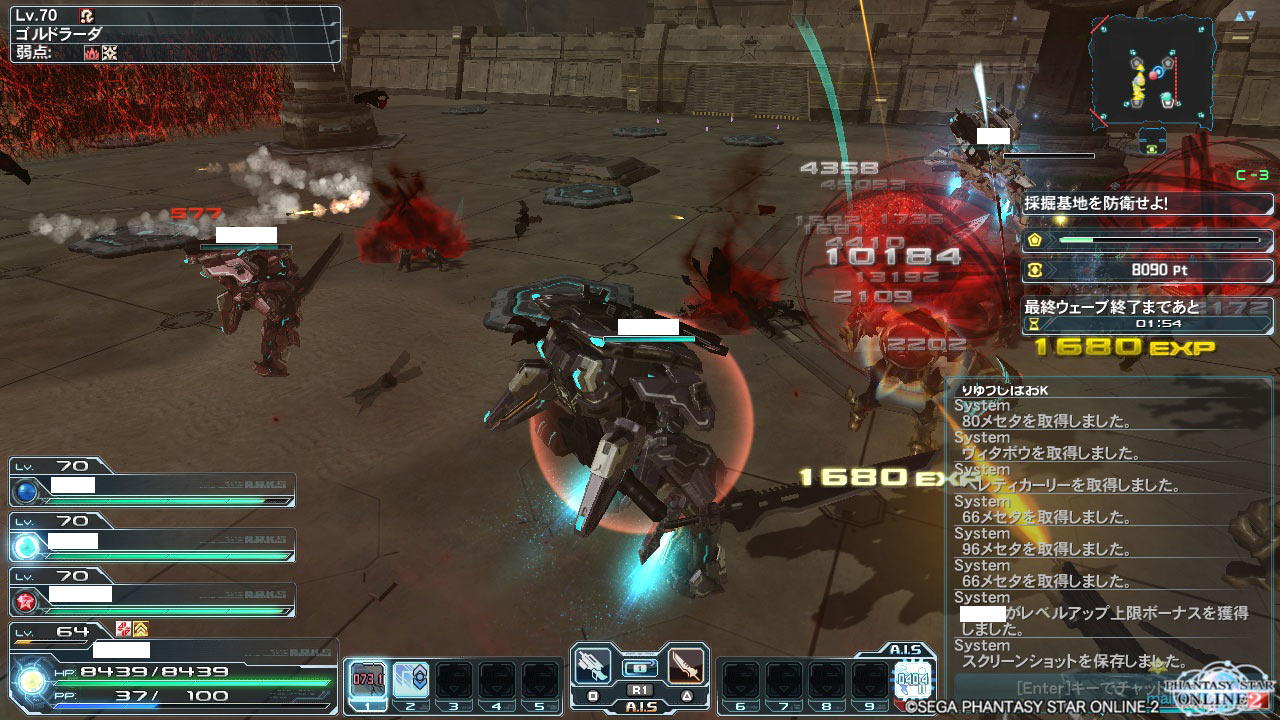
Task: Select the Lv.70 enemy target info panel
Action: (x=176, y=34)
